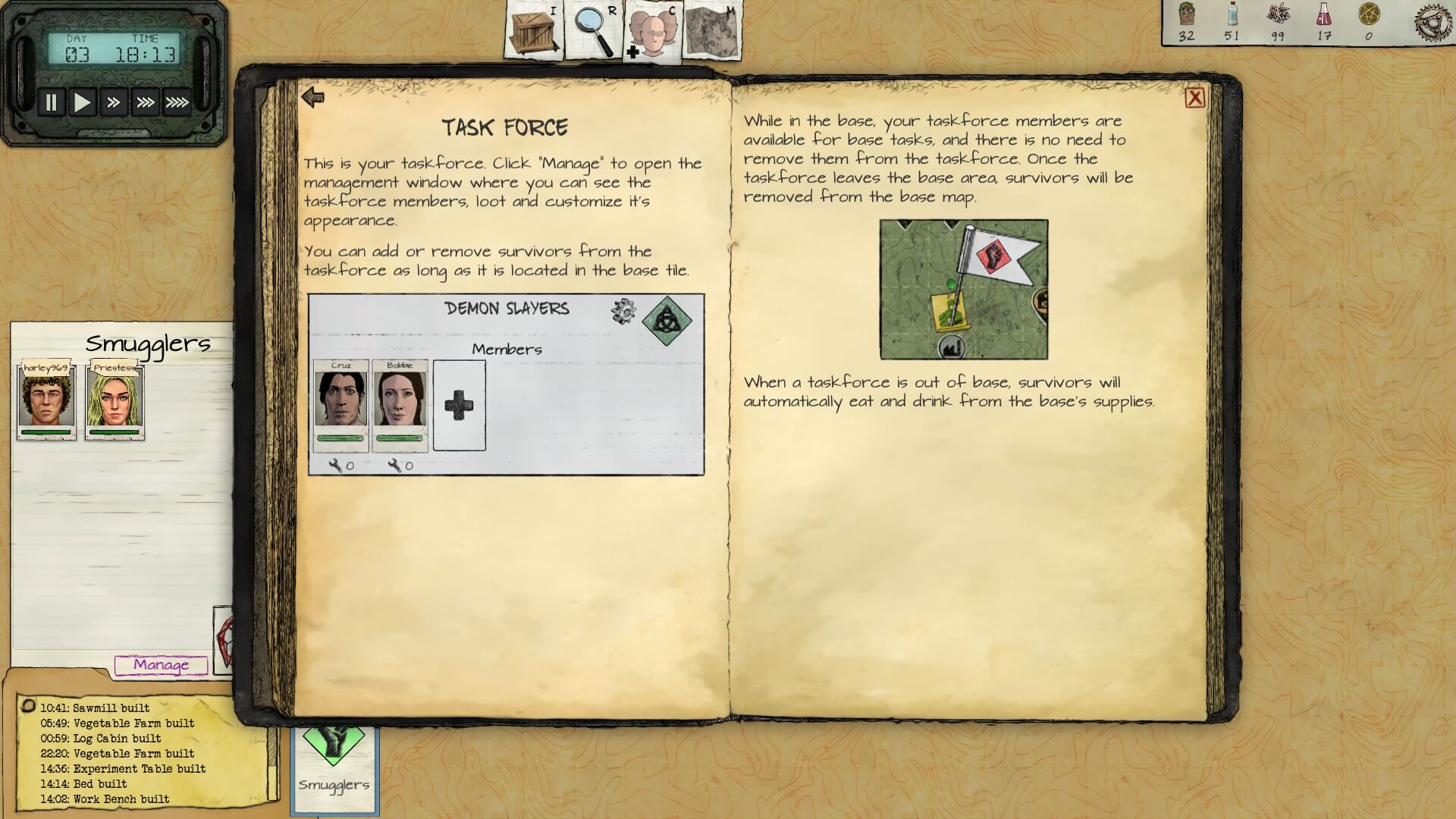Set triple fast-forward speed
Viewport: 1456px width, 819px height.
pyautogui.click(x=145, y=102)
